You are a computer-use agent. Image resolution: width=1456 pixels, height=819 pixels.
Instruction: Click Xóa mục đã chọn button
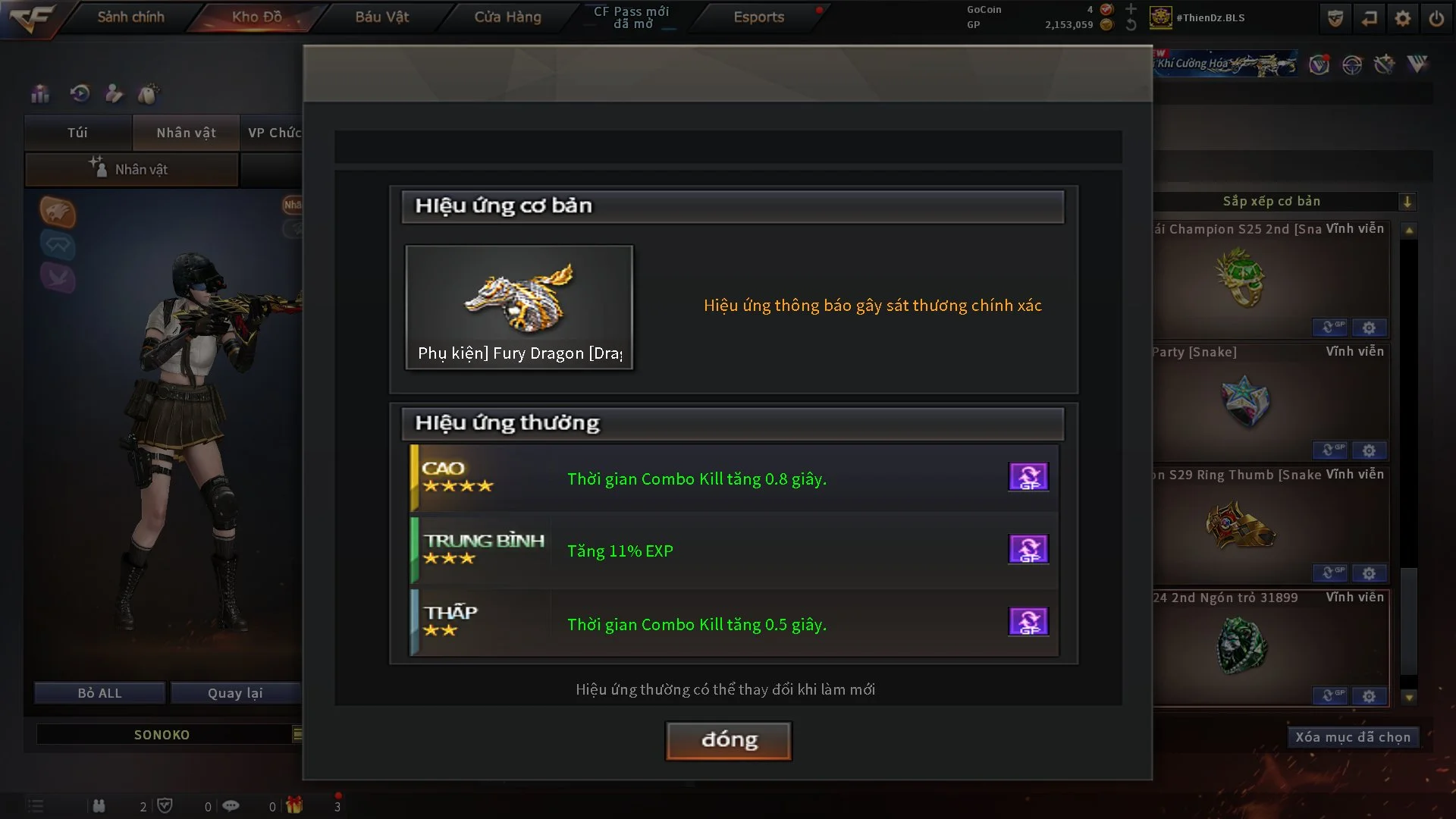[x=1353, y=737]
